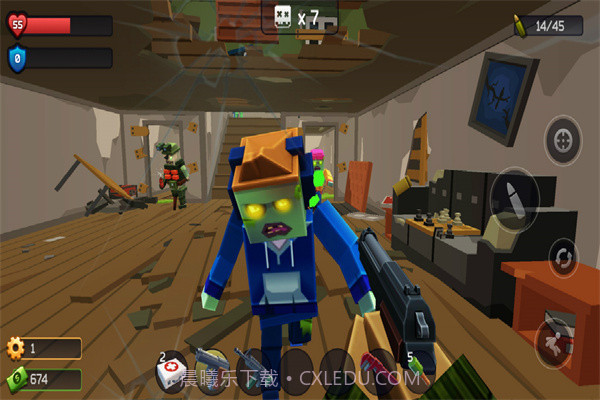
Task: Select the red weapon hotbar slot
Action: (x=378, y=366)
